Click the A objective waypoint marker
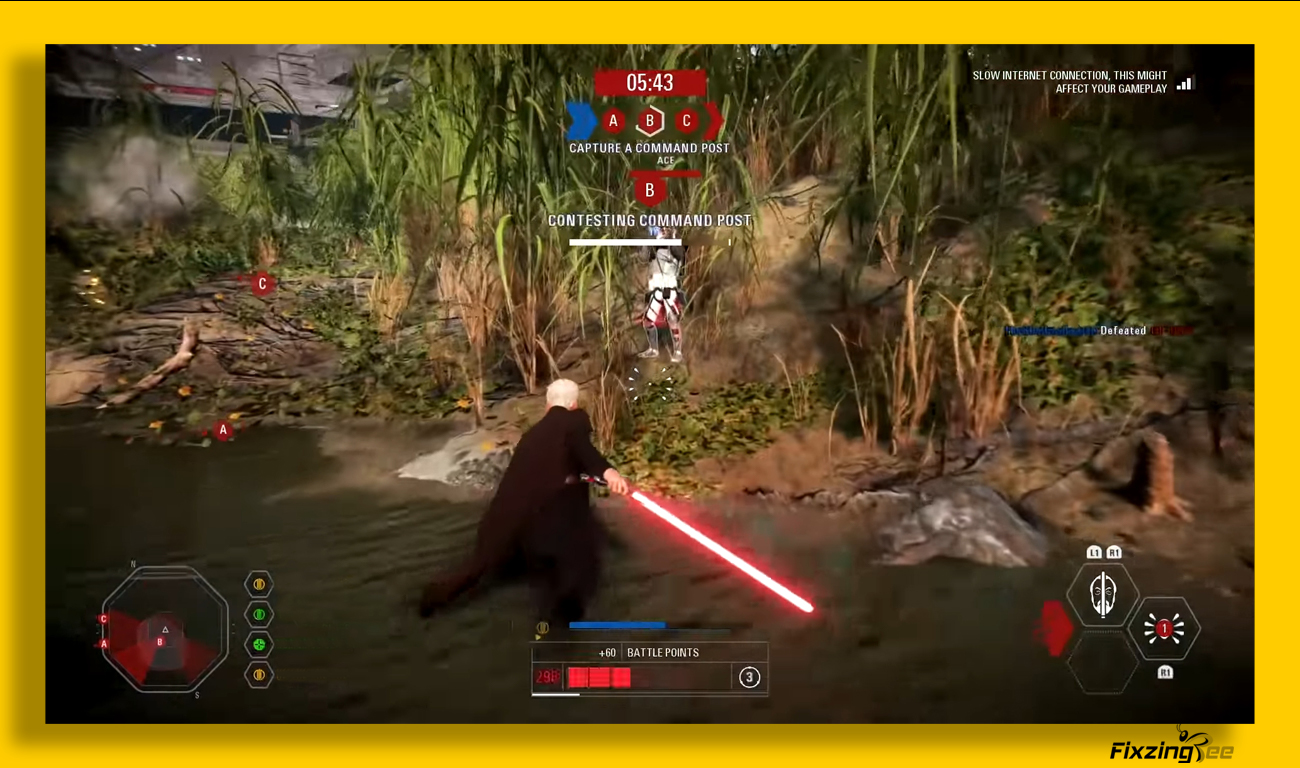 (x=223, y=430)
